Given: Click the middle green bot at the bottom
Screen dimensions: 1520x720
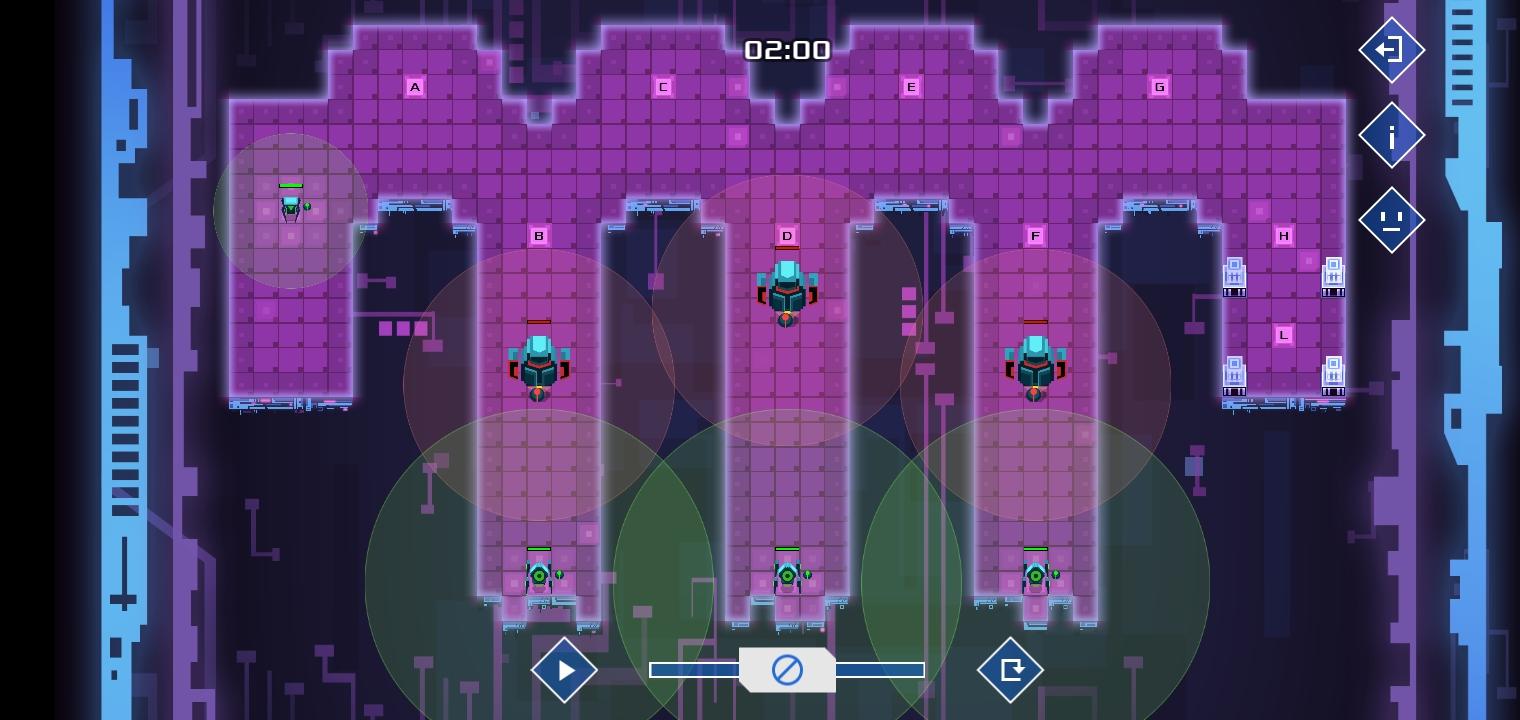Looking at the screenshot, I should (x=785, y=573).
